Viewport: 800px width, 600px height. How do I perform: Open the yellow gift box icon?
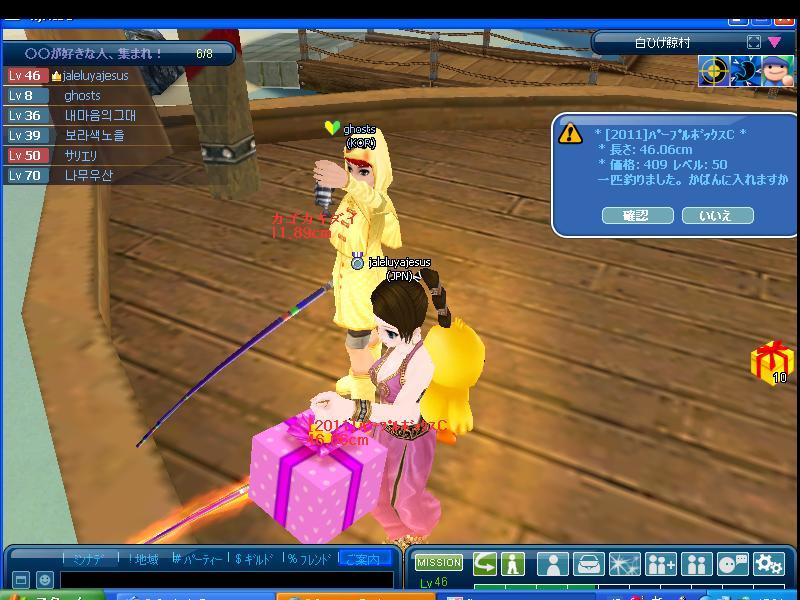771,362
